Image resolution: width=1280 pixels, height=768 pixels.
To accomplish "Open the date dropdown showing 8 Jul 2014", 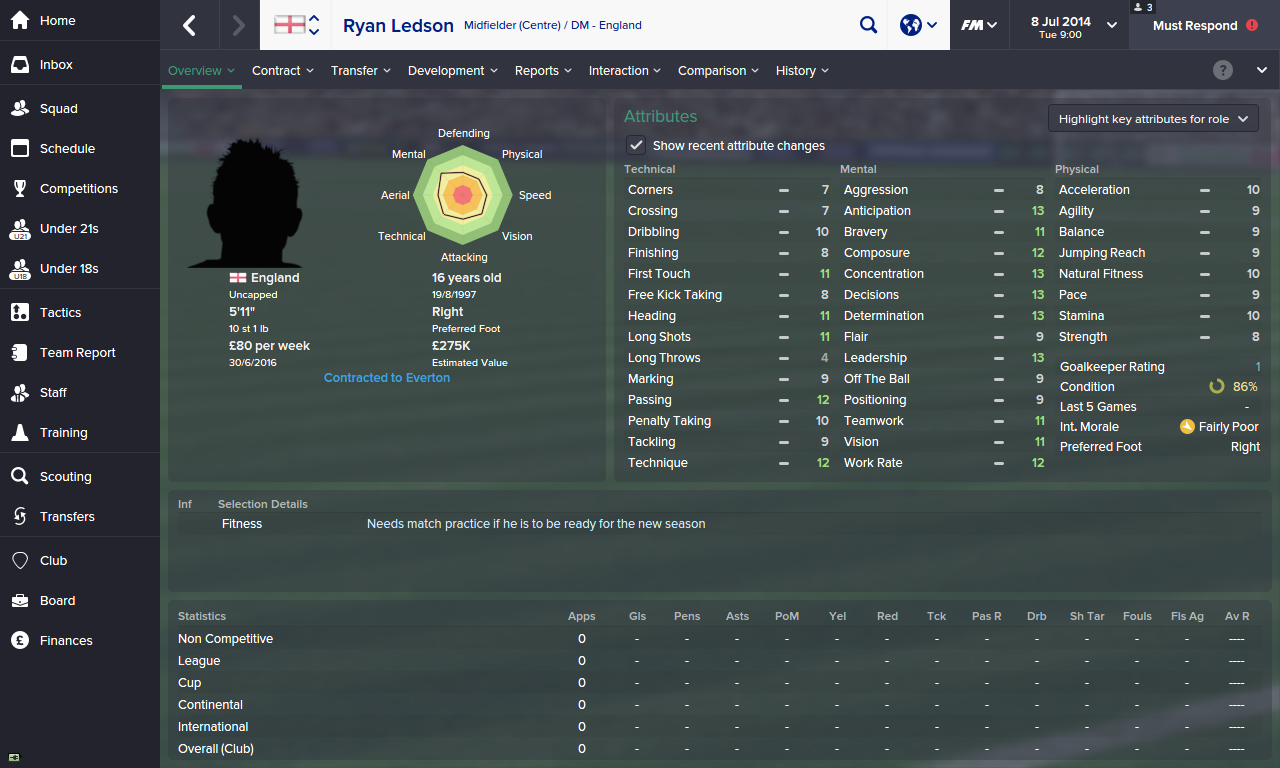I will (x=1068, y=25).
